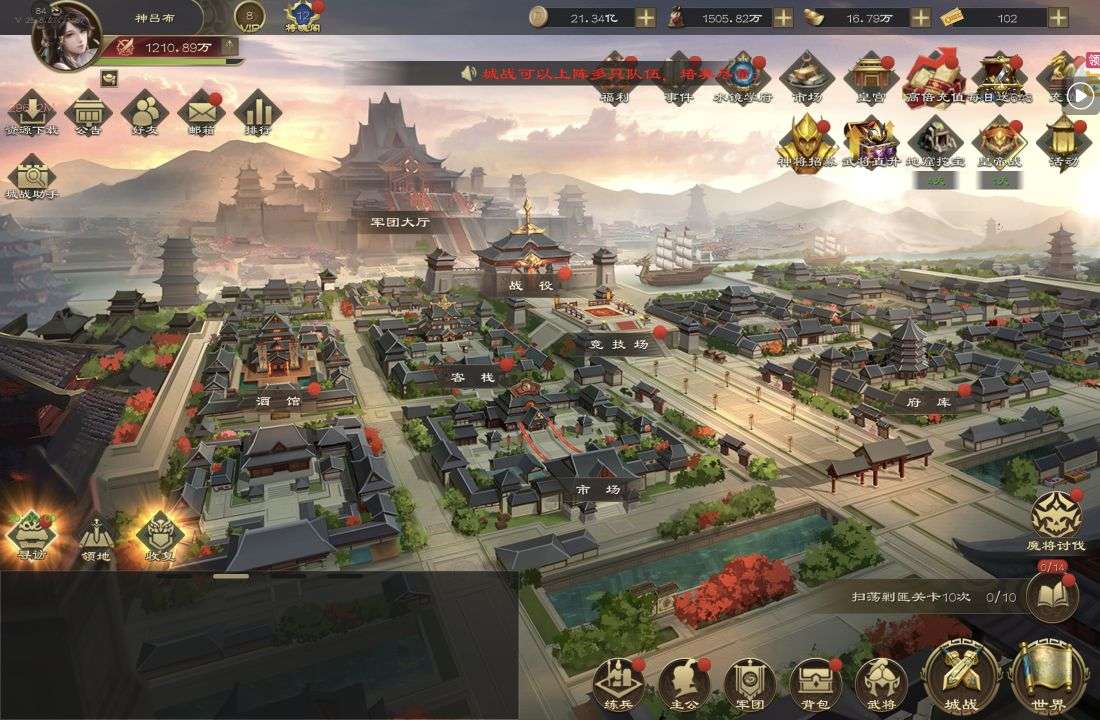Show the 公告 announcements
This screenshot has width=1100, height=720.
(88, 110)
